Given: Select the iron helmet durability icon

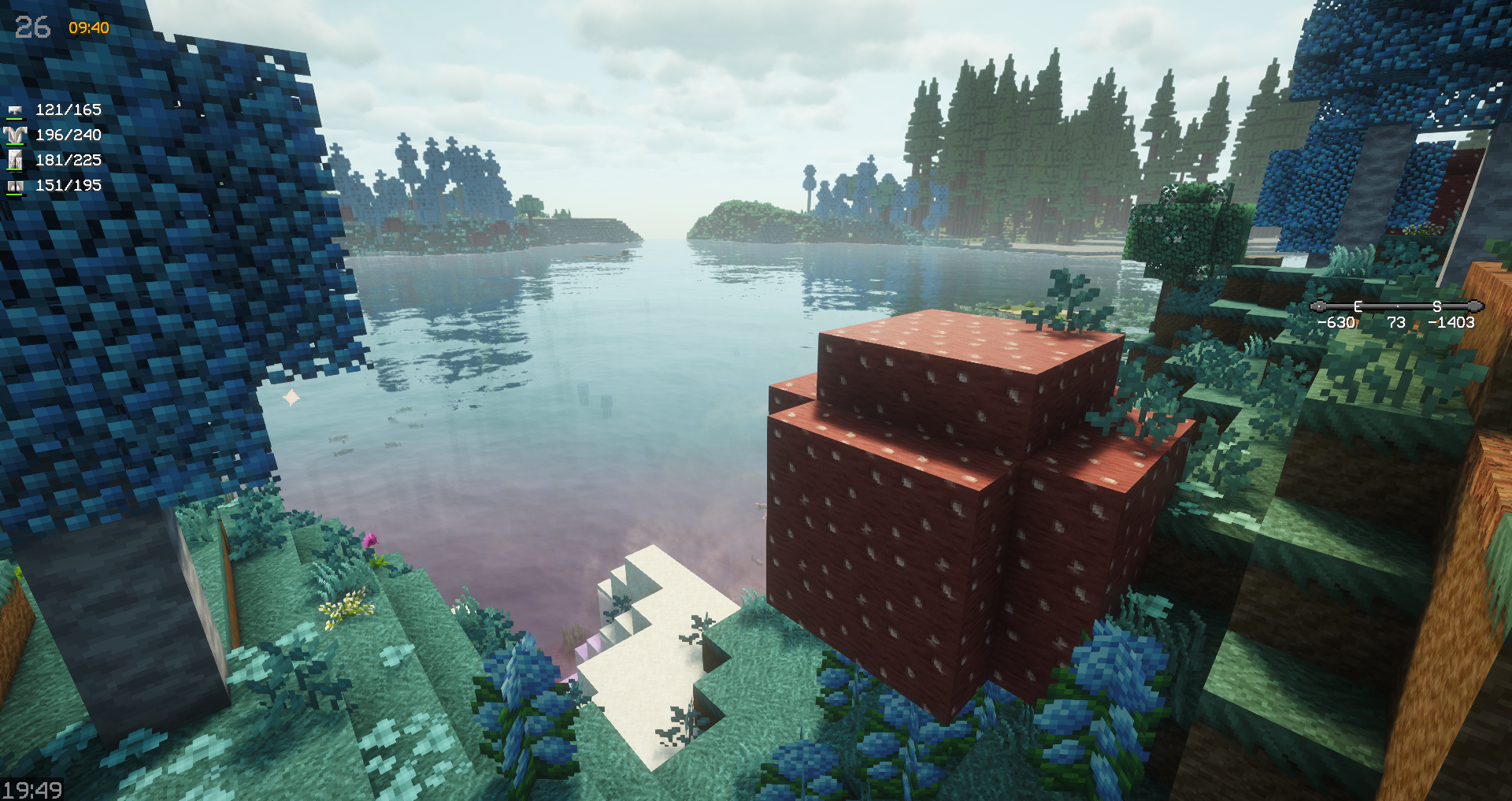Looking at the screenshot, I should 15,110.
